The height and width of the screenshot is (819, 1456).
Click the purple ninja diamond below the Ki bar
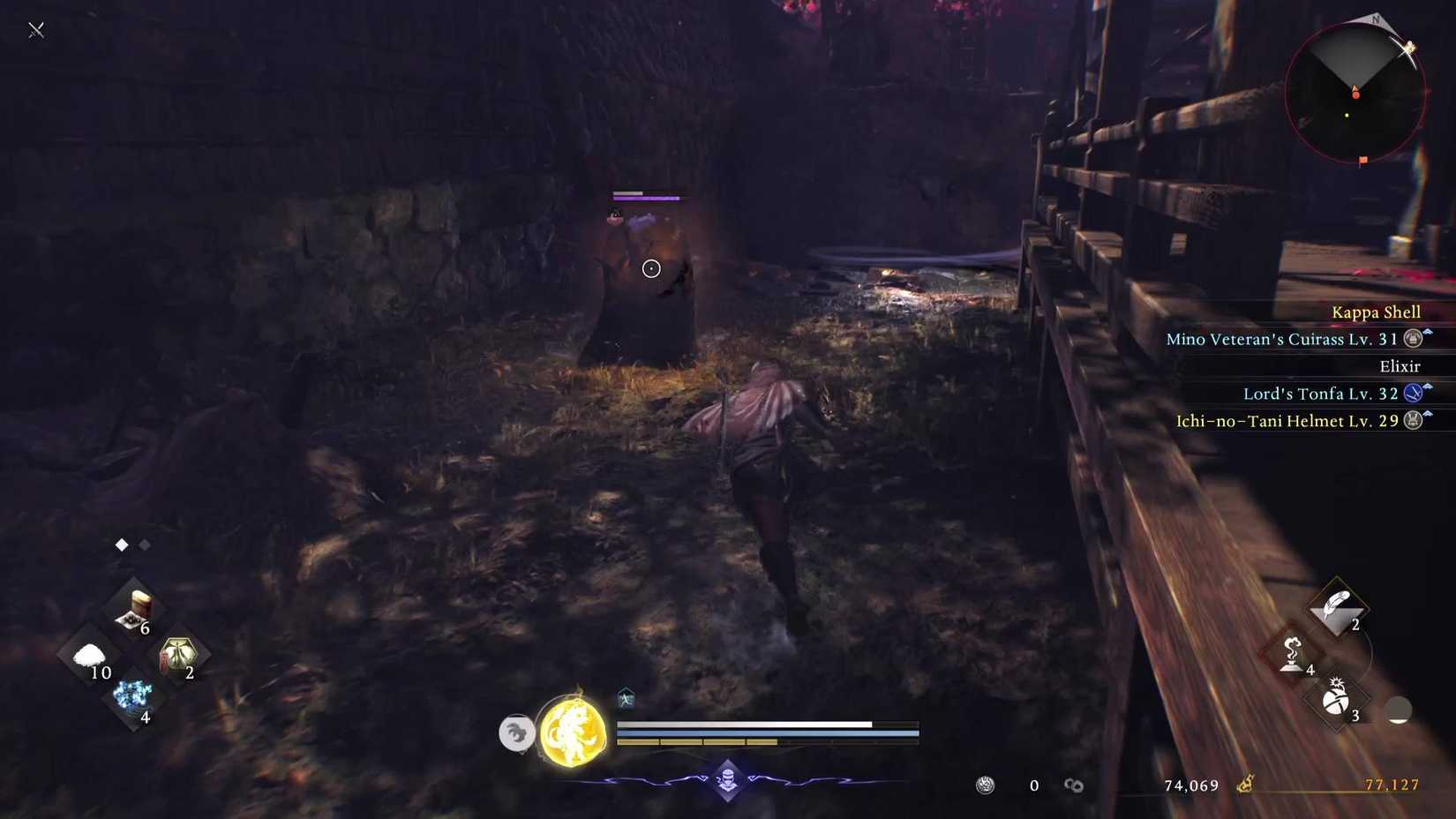725,782
